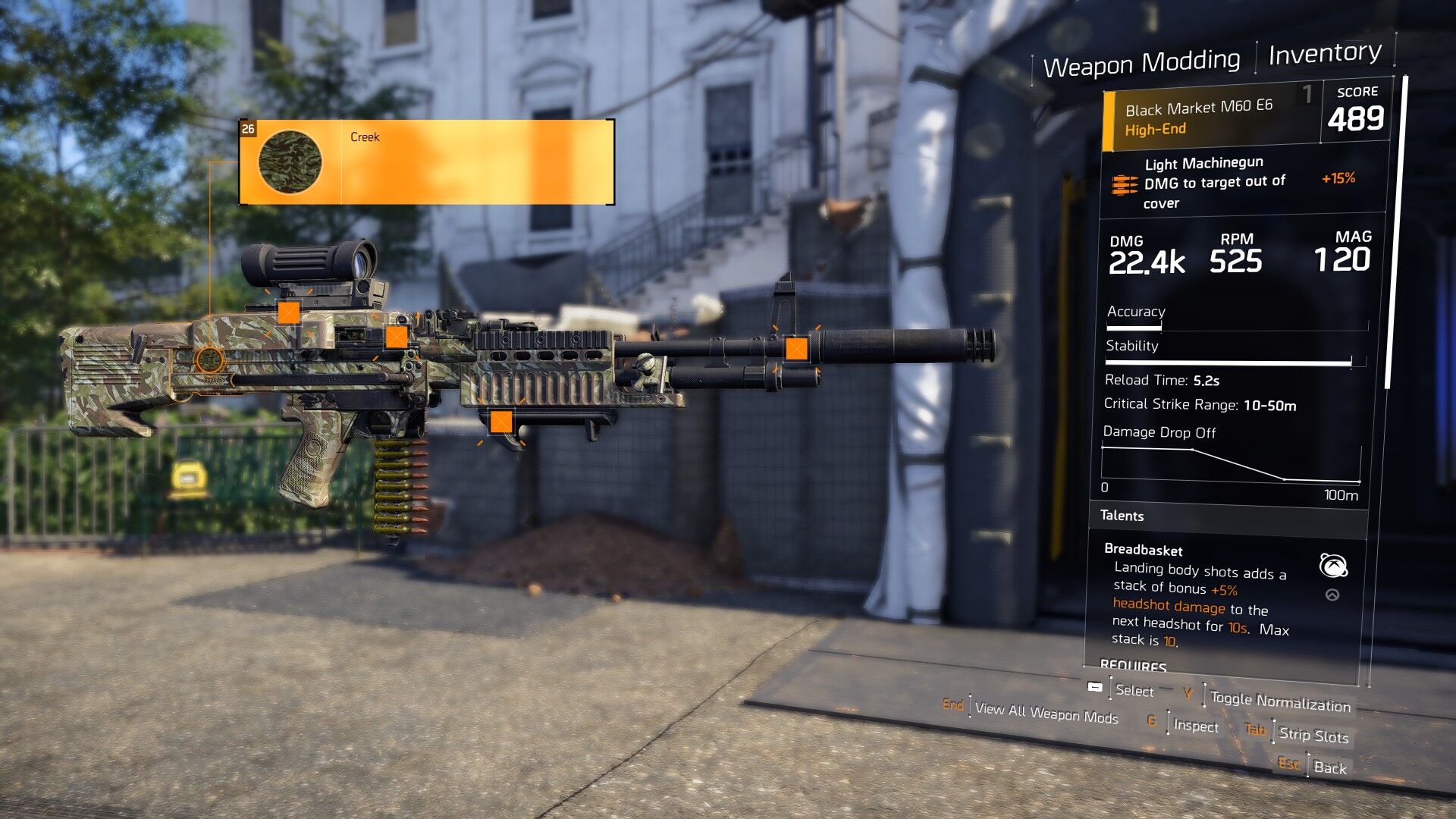The image size is (1456, 819).
Task: Switch to the Inventory tab
Action: pos(1324,53)
